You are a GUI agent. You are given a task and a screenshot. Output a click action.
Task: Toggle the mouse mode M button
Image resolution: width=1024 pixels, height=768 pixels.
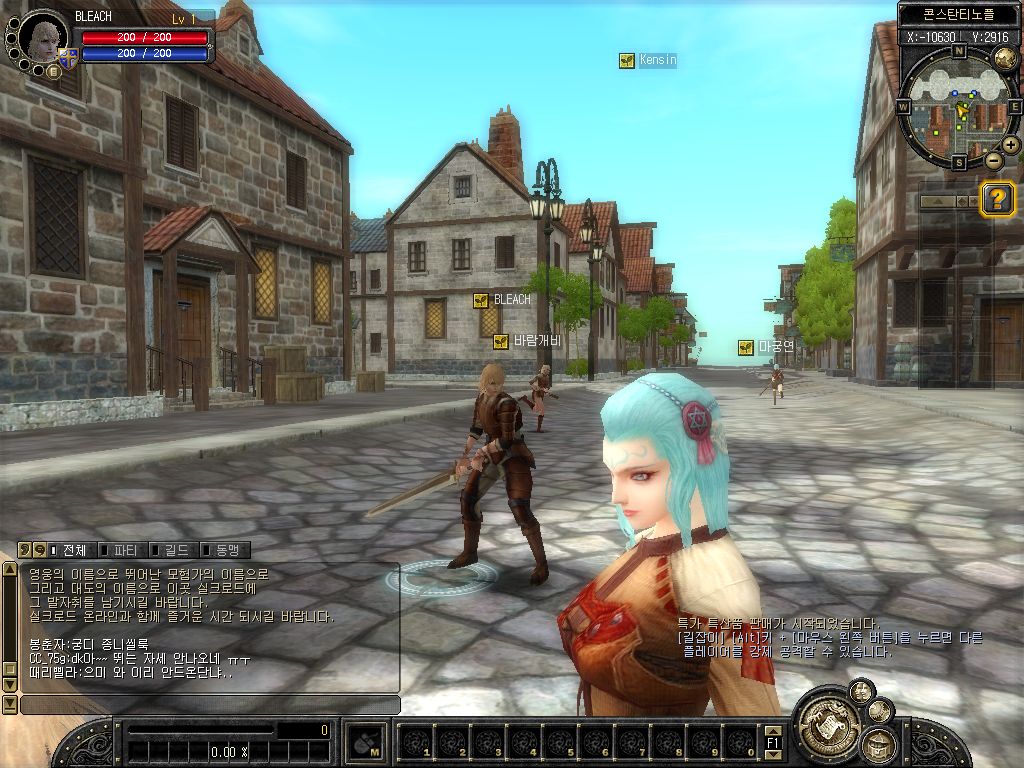point(367,742)
